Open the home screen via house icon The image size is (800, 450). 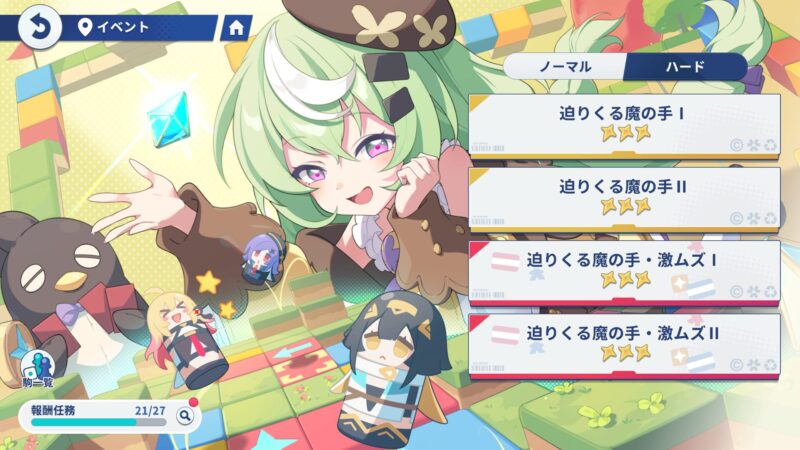(236, 27)
